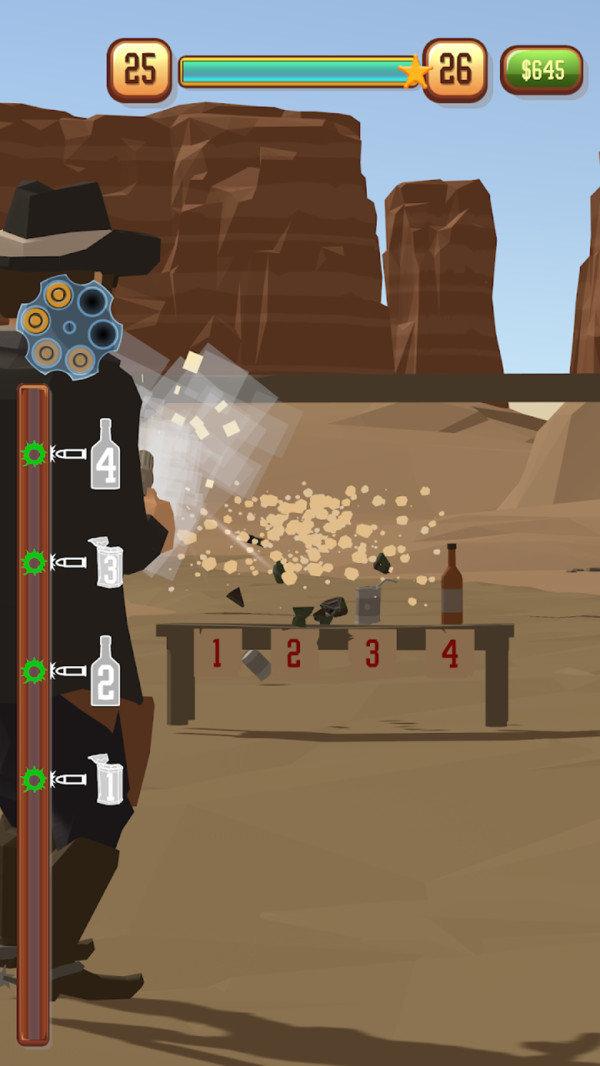
Task: Choose the number 3 can target icon
Action: pyautogui.click(x=106, y=563)
